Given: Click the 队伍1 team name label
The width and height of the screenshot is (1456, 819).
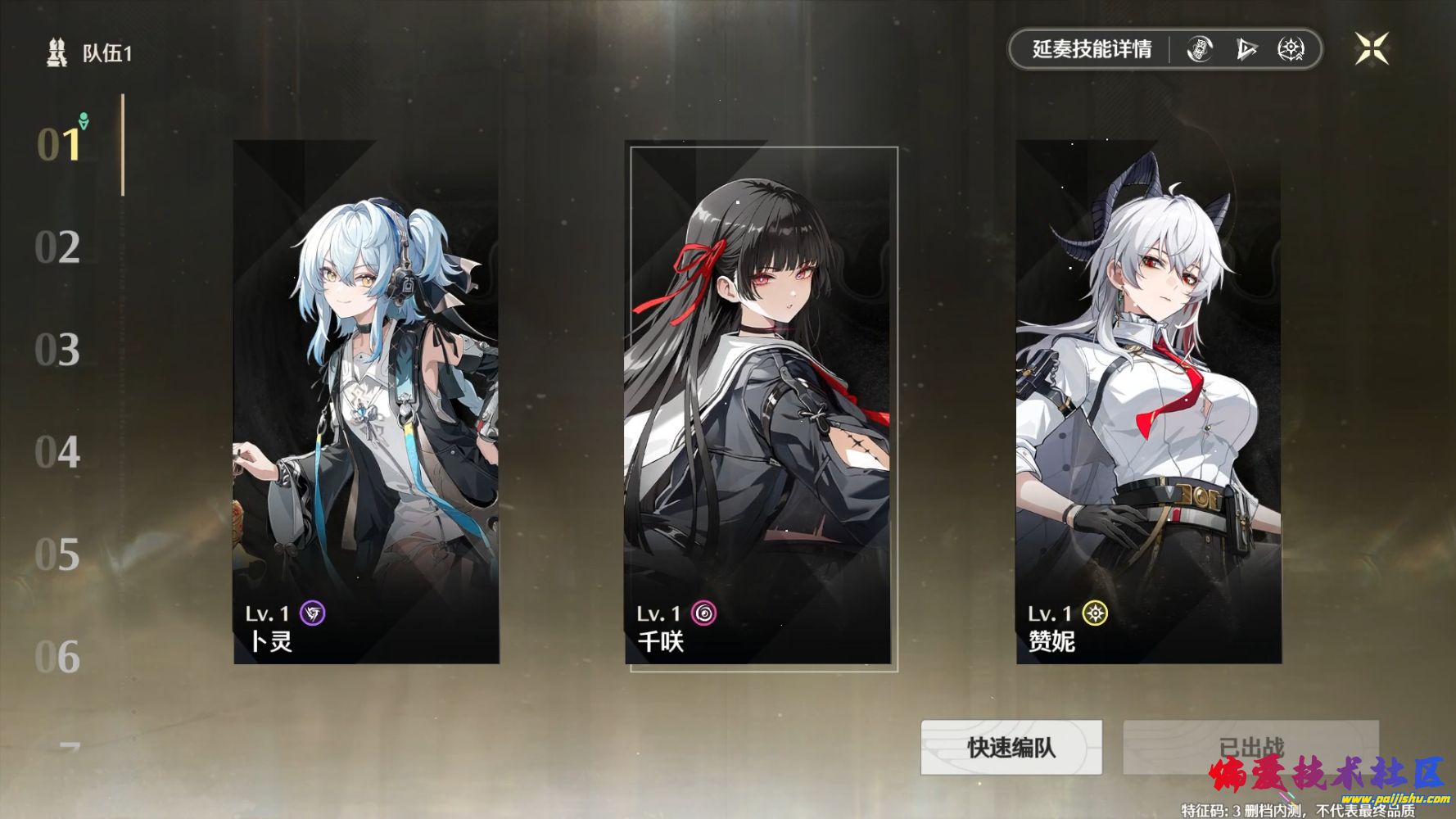Looking at the screenshot, I should pyautogui.click(x=106, y=53).
